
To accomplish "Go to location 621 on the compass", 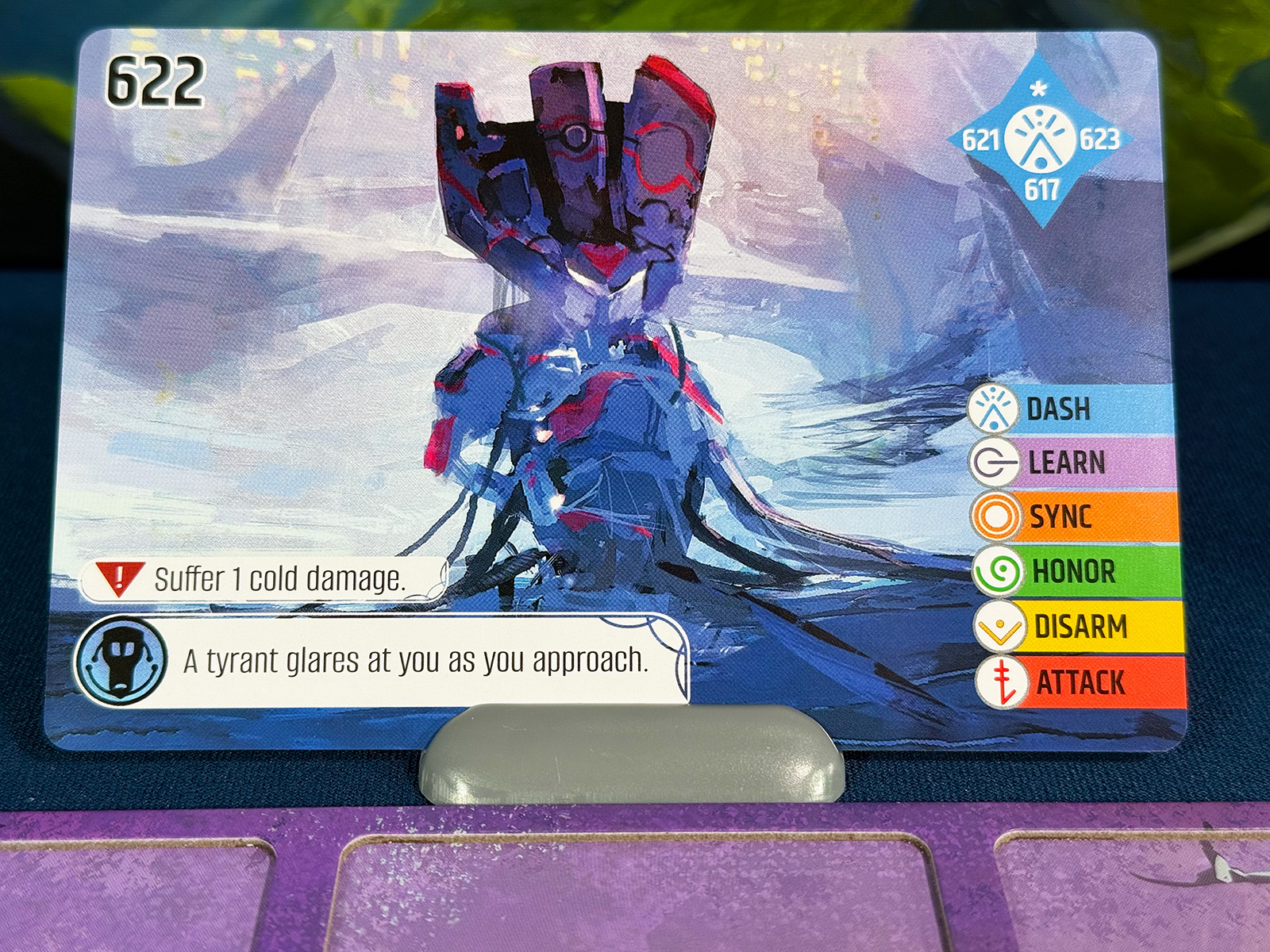I will (979, 141).
